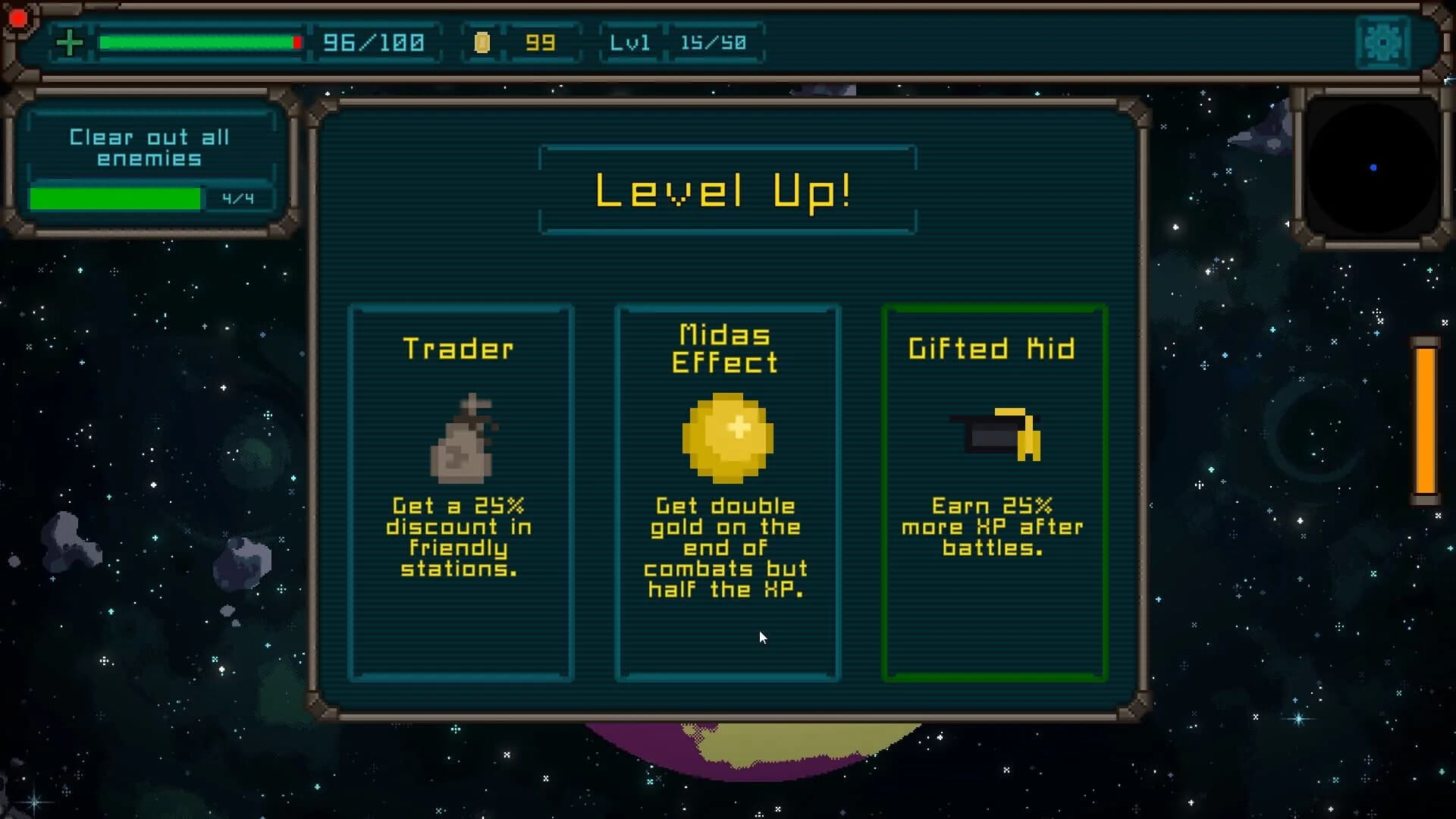Select the money bag icon on Trader card
This screenshot has width=1456, height=819.
tap(463, 440)
